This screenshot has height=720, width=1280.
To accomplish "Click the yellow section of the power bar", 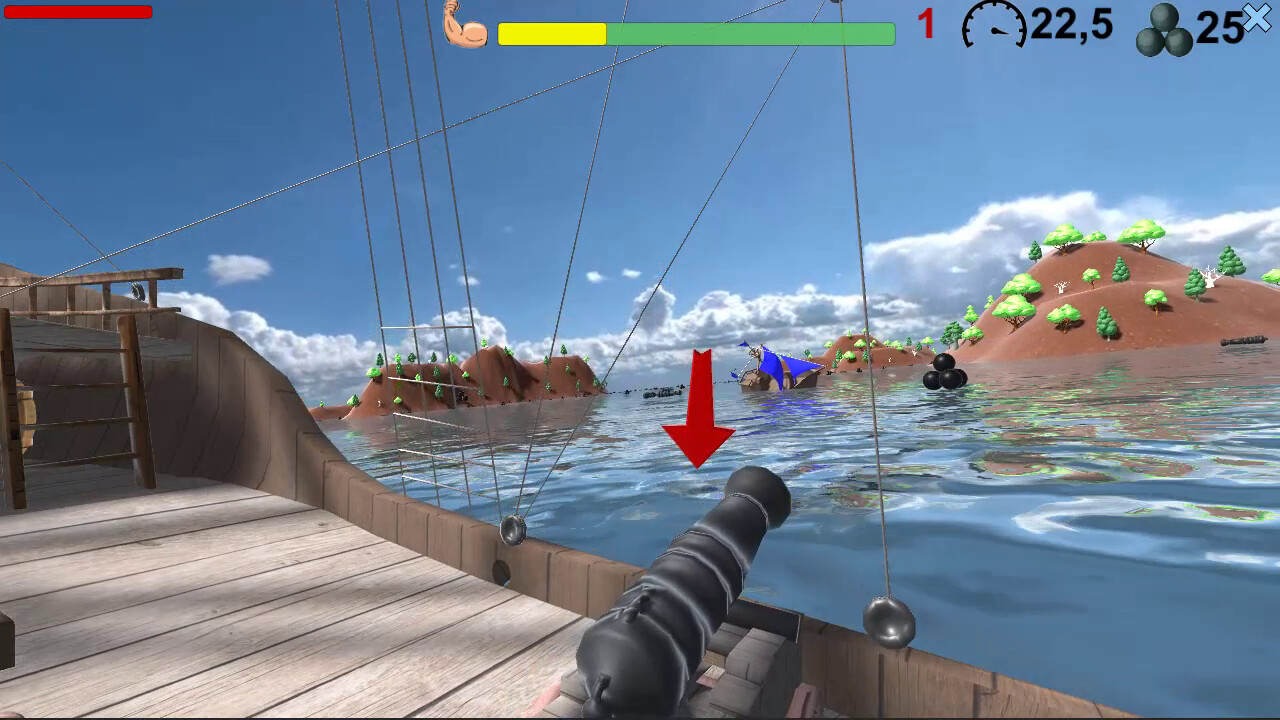I will (x=550, y=34).
